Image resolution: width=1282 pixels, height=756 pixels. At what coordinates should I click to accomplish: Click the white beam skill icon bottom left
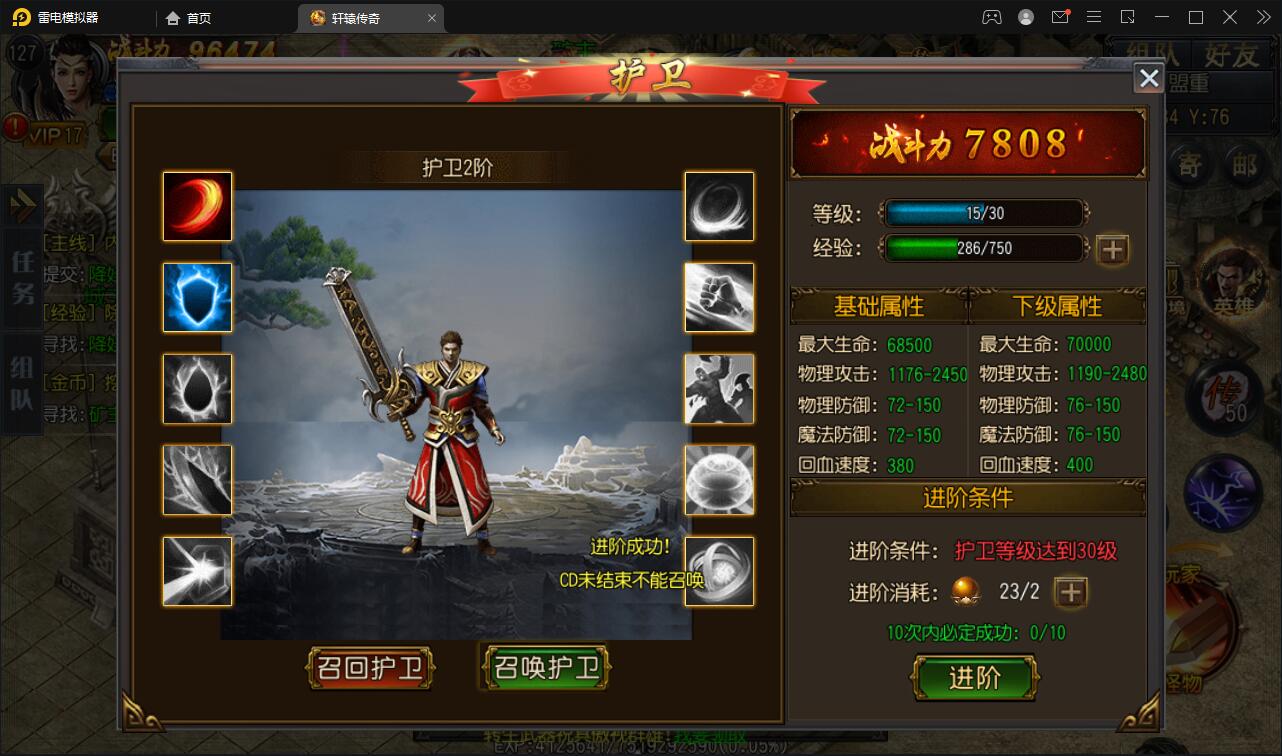coord(196,571)
